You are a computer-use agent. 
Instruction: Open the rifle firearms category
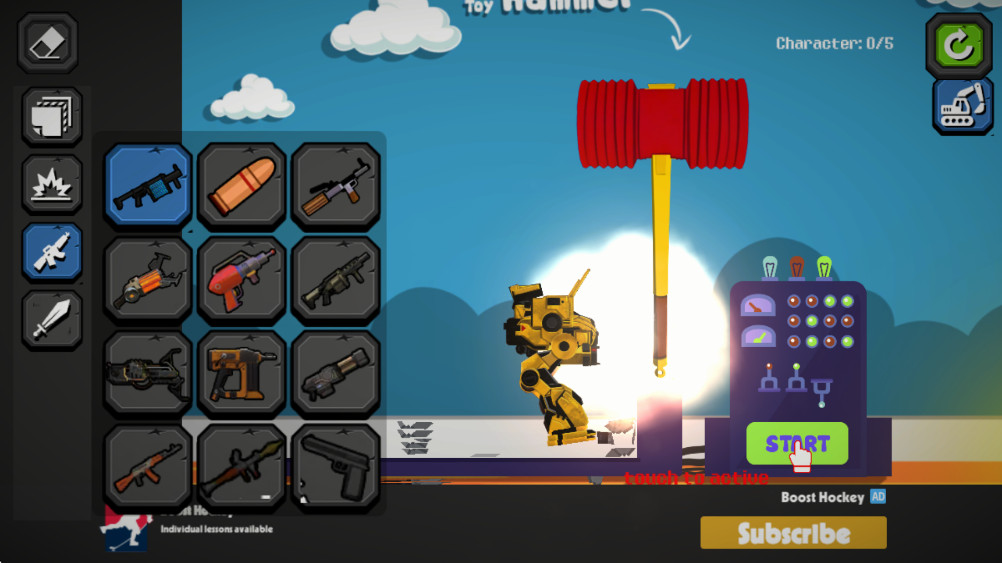coord(52,252)
